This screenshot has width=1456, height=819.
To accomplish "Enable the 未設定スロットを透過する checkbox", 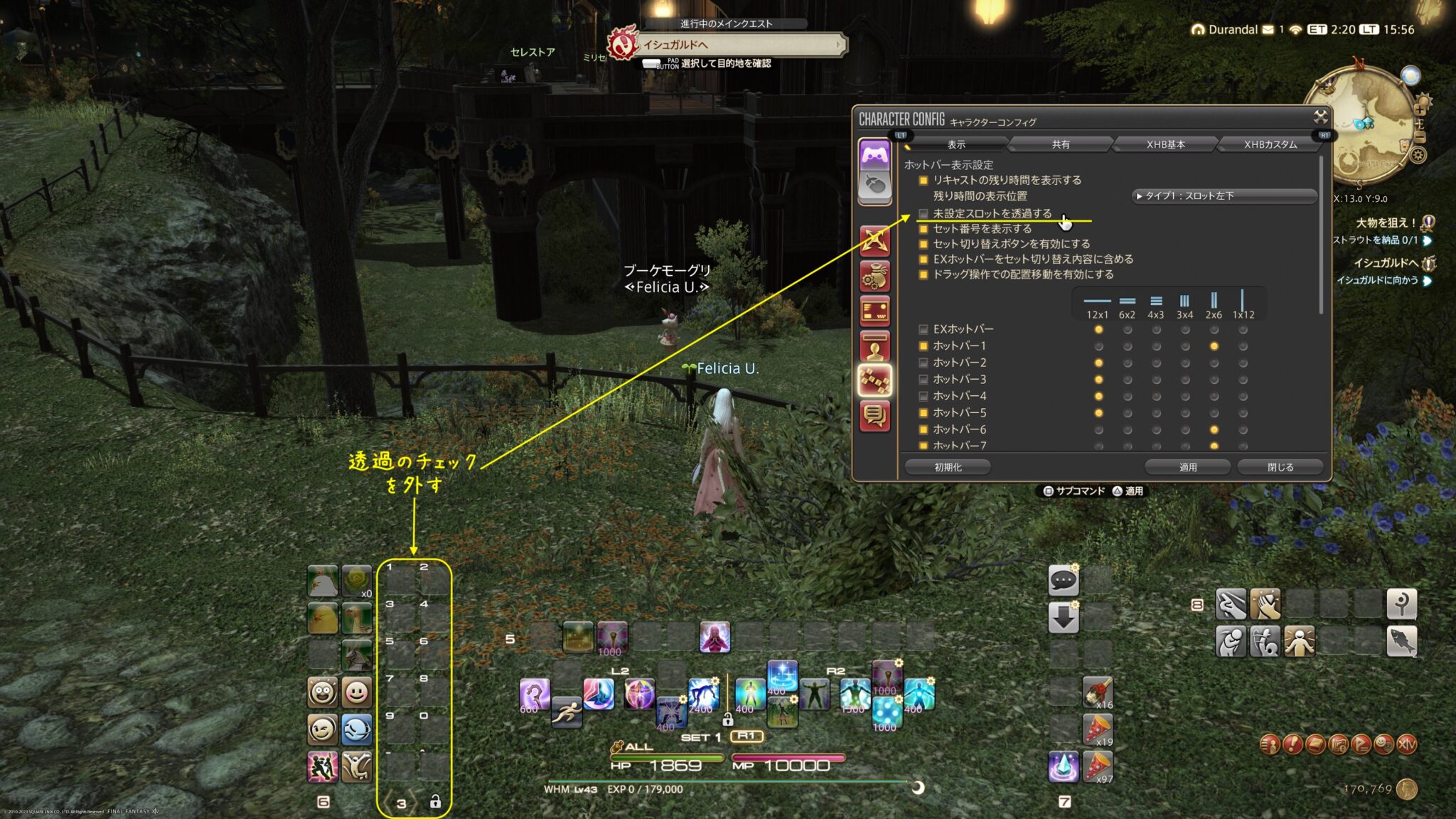I will click(922, 213).
